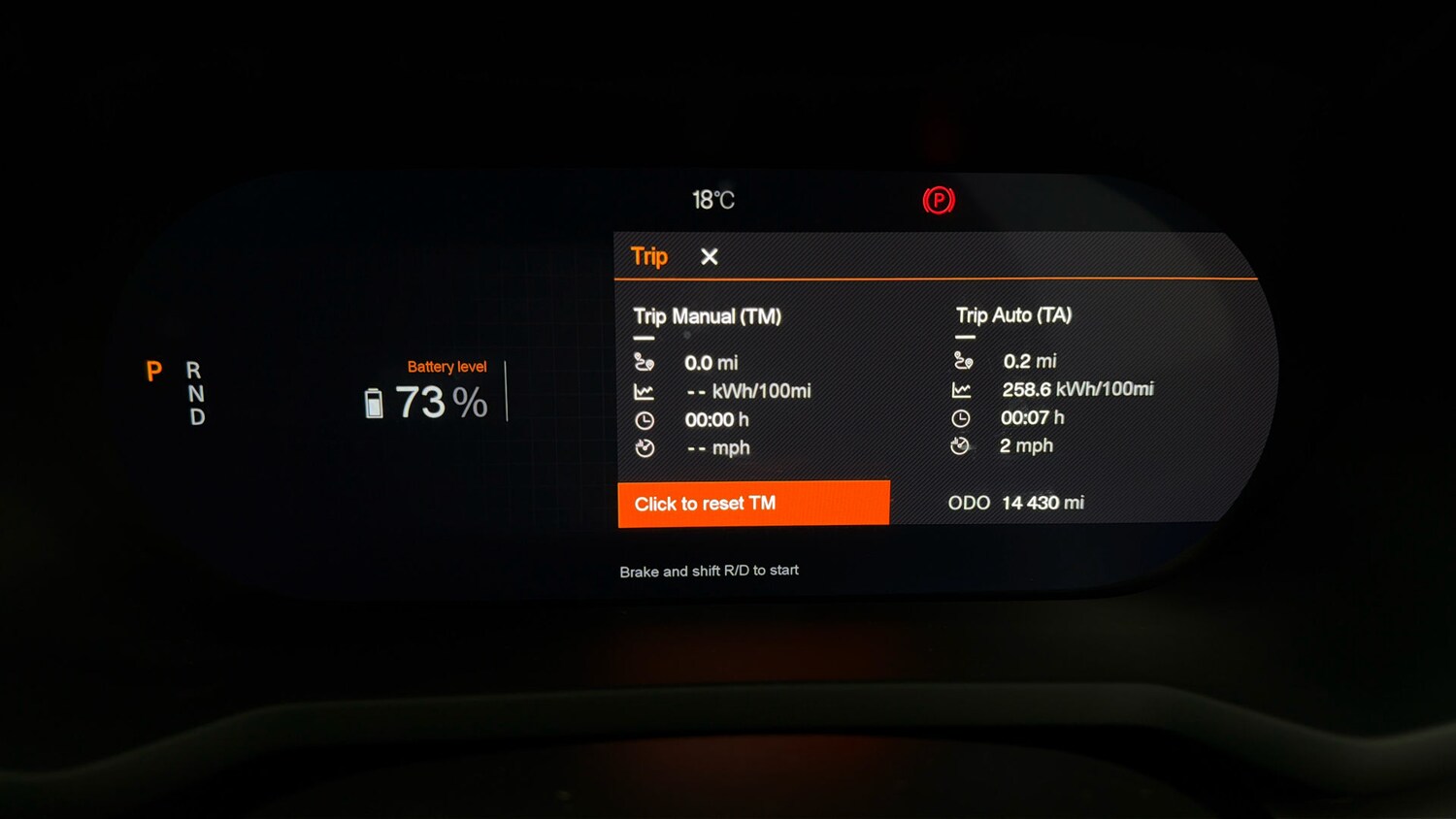Select the clock icon beside 00:07 h
This screenshot has width=1456, height=819.
pos(962,417)
